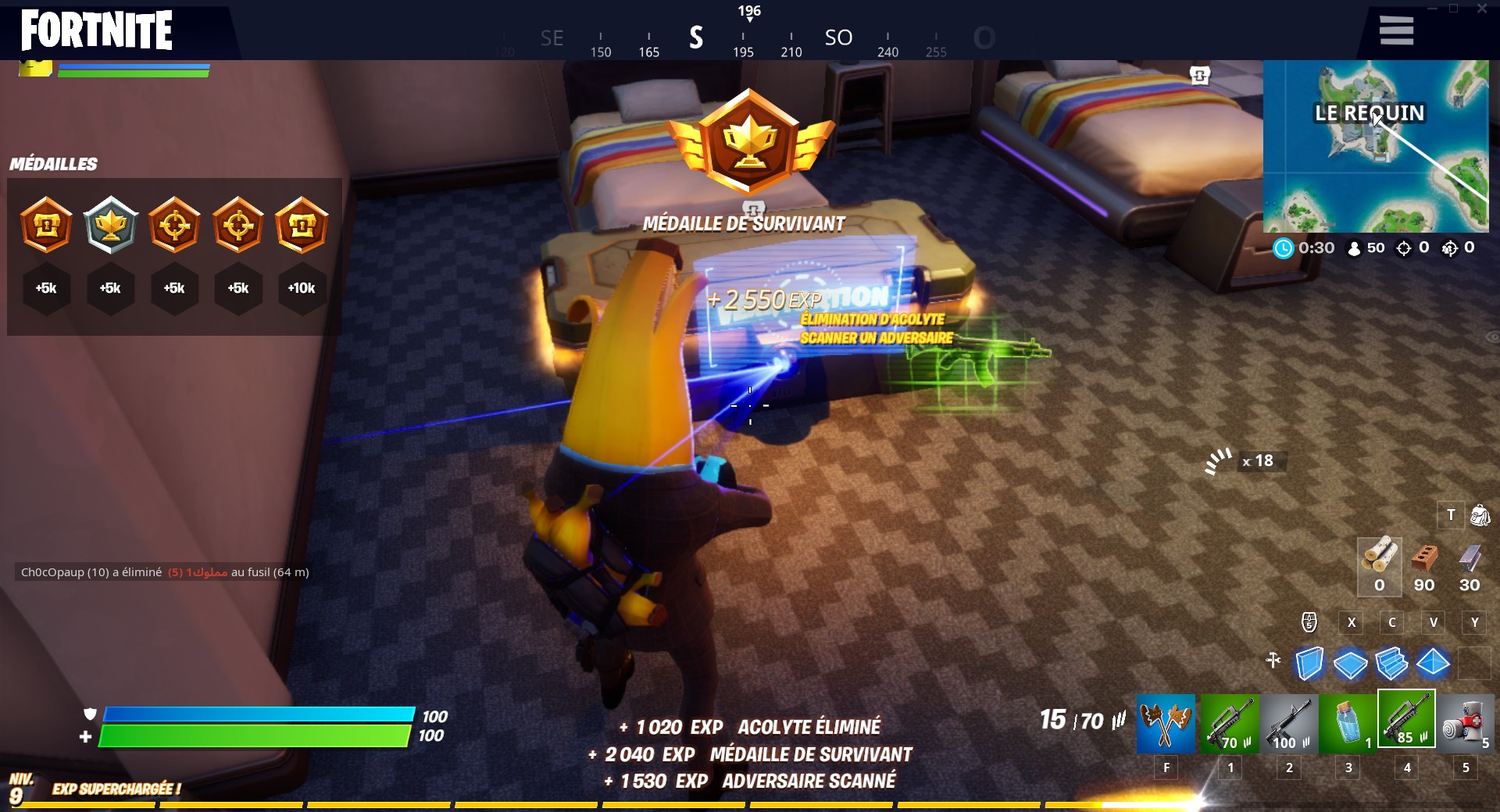Viewport: 1500px width, 812px height.
Task: Click the green shield health bar
Action: [x=258, y=735]
